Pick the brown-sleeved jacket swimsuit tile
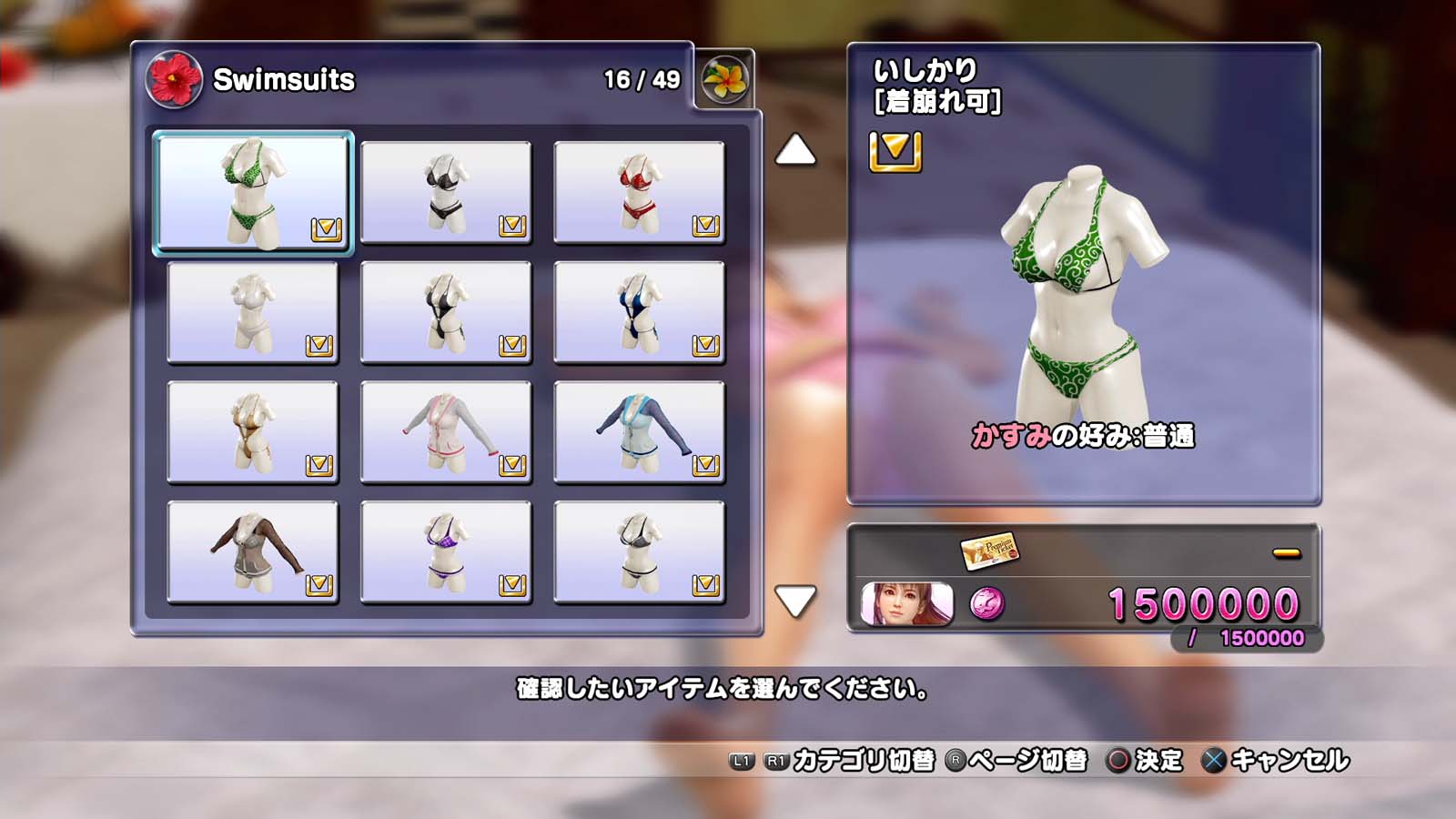Viewport: 1456px width, 819px height. point(253,552)
